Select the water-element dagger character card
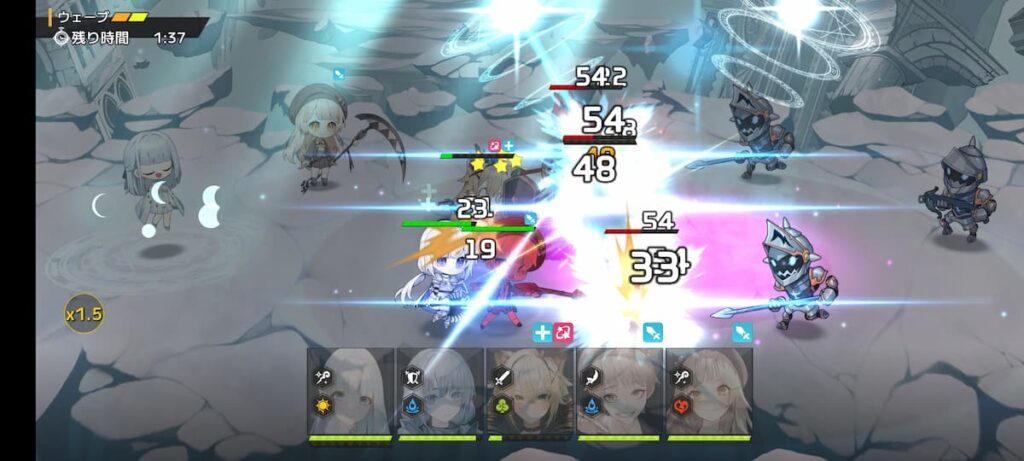Image resolution: width=1024 pixels, height=461 pixels. 619,392
